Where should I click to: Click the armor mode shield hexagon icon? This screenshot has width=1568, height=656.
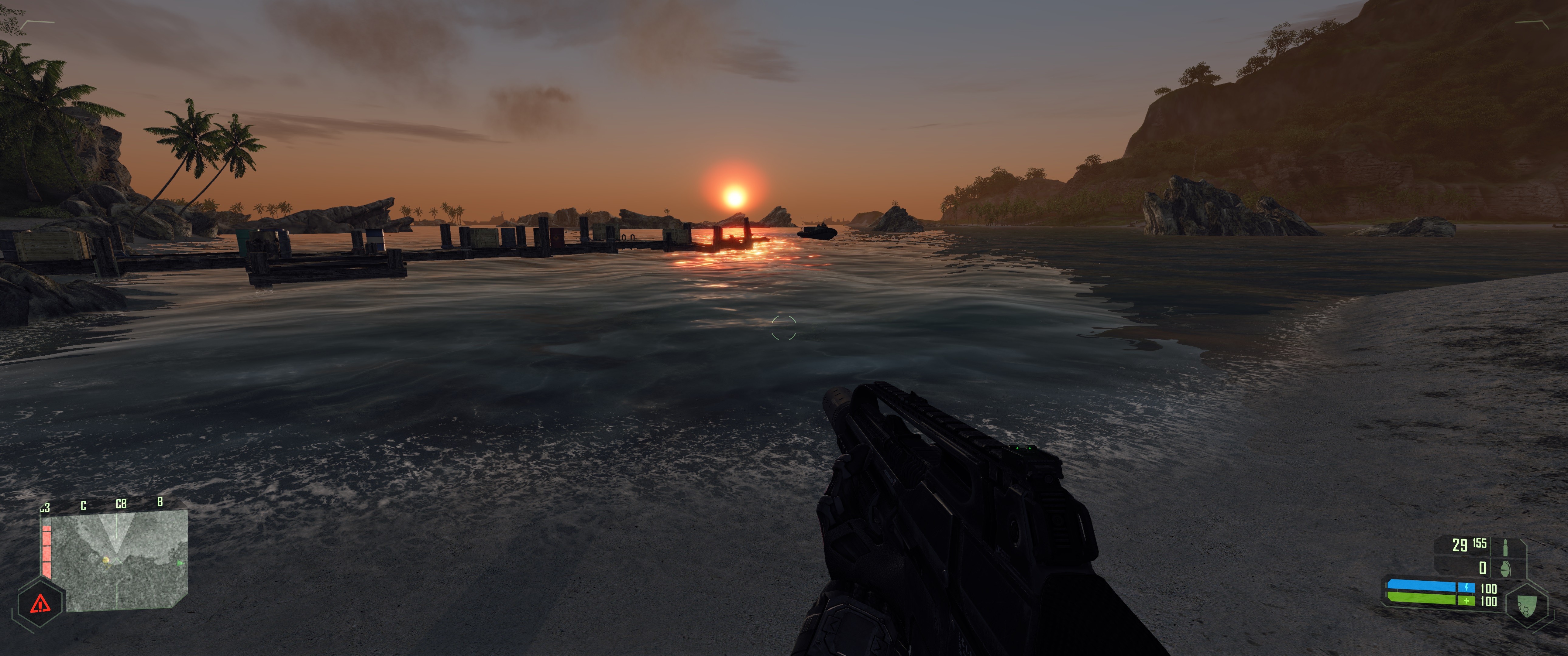point(1527,606)
